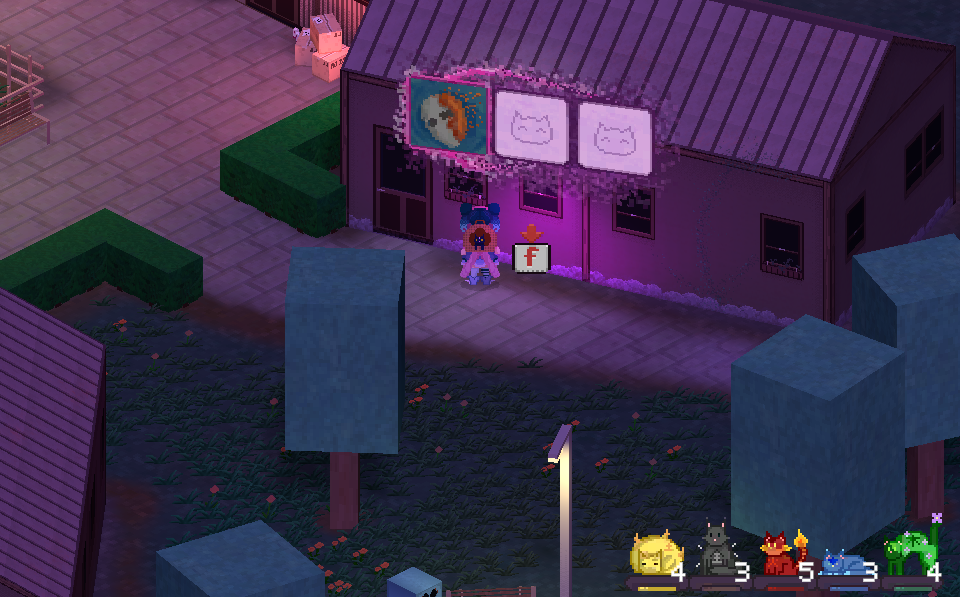Choose the gray sitting cat icon
Viewport: 960px width, 597px height.
point(714,552)
